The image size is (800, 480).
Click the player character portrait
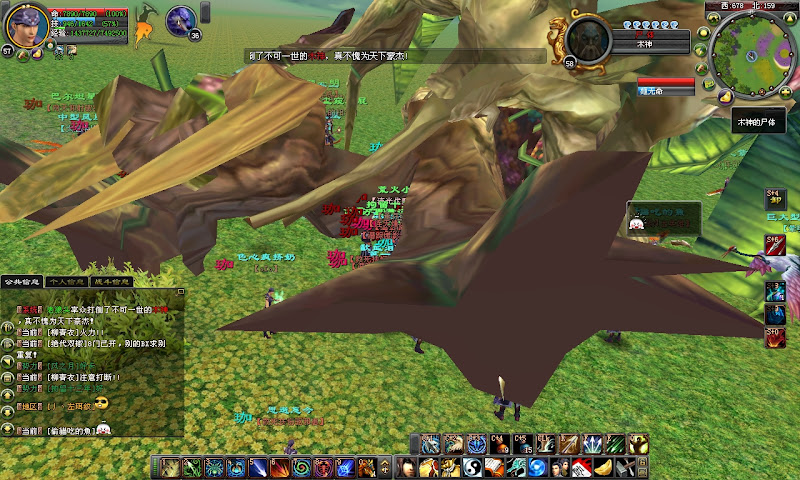pyautogui.click(x=24, y=26)
